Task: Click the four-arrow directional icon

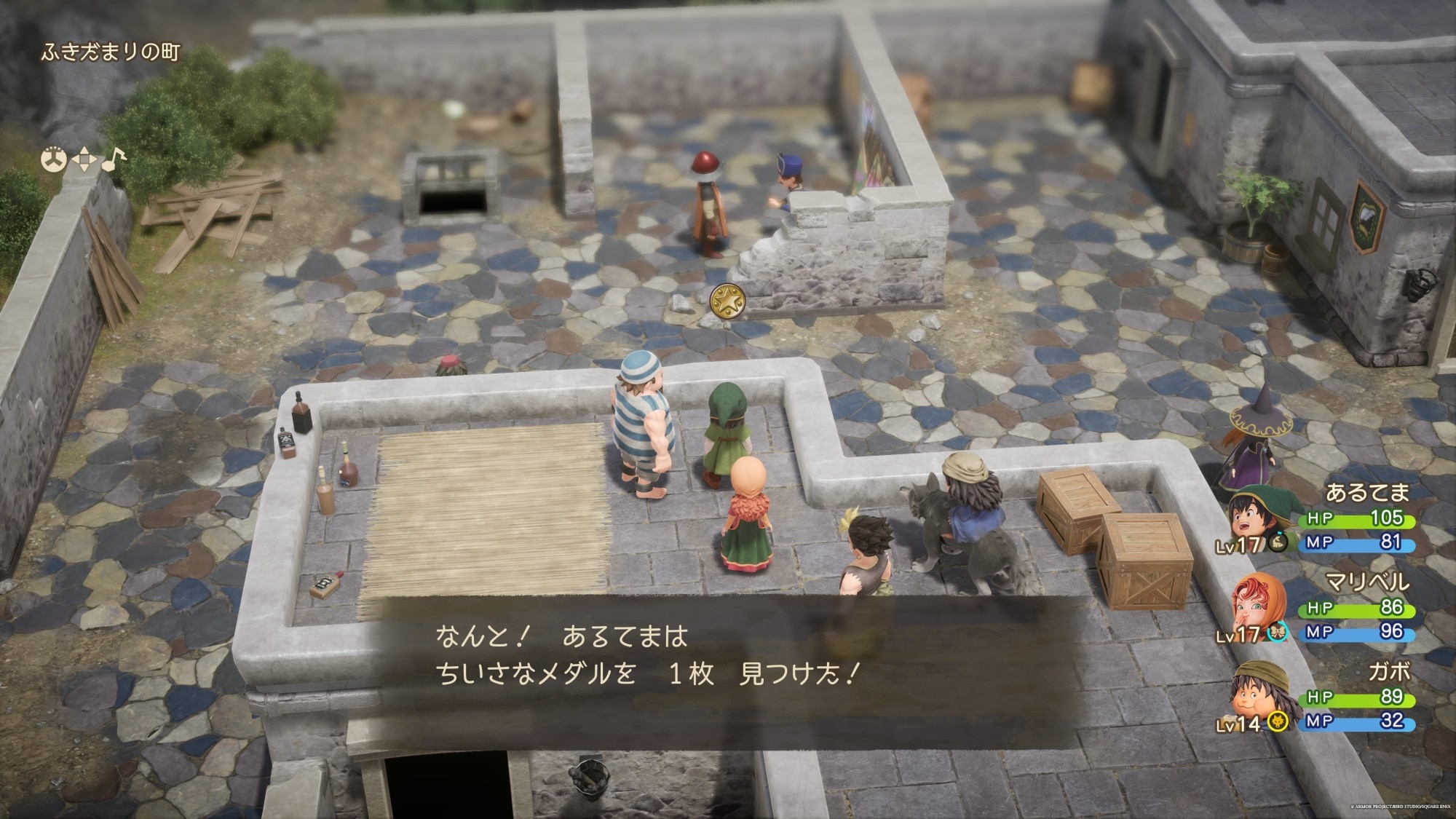Action: pyautogui.click(x=84, y=160)
